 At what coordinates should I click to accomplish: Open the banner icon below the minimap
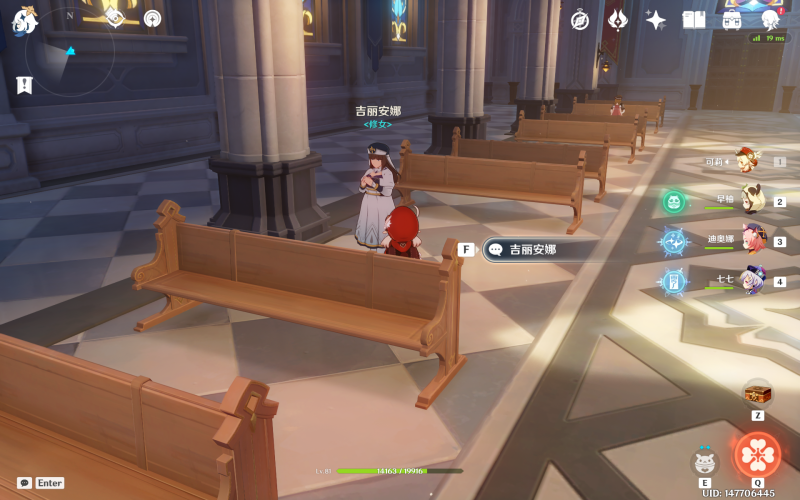click(x=25, y=85)
